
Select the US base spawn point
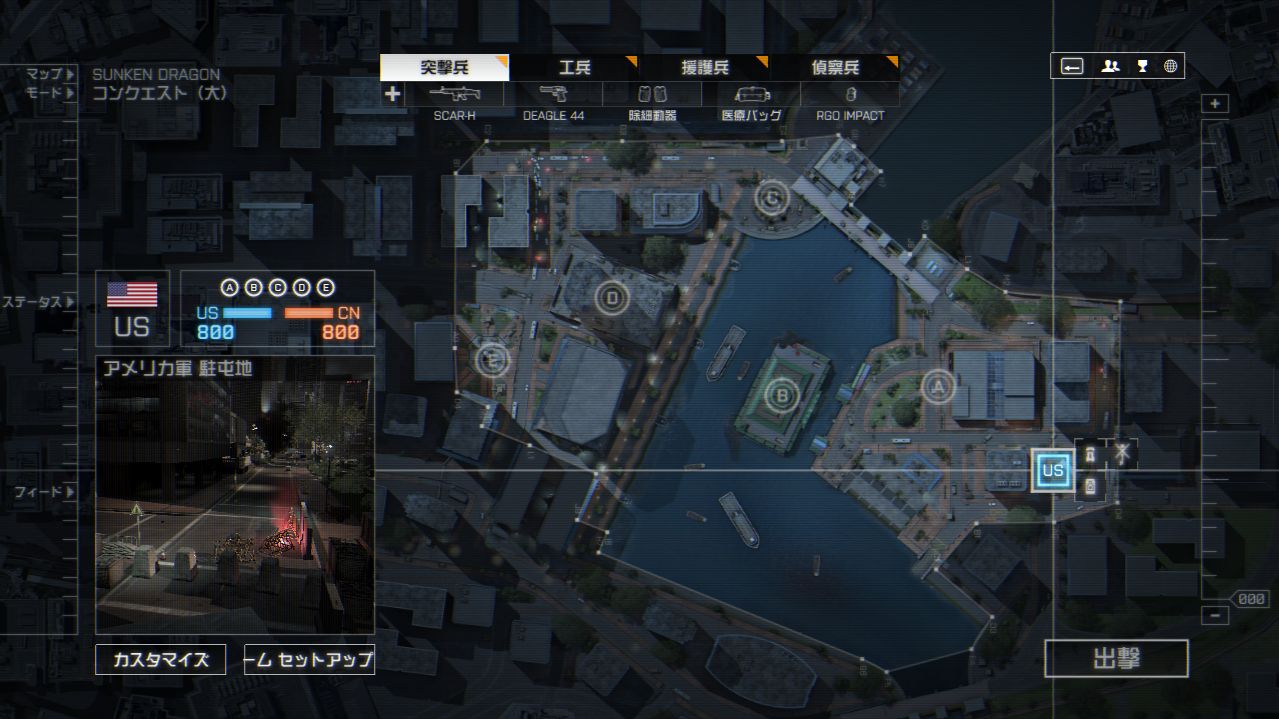[x=1052, y=470]
